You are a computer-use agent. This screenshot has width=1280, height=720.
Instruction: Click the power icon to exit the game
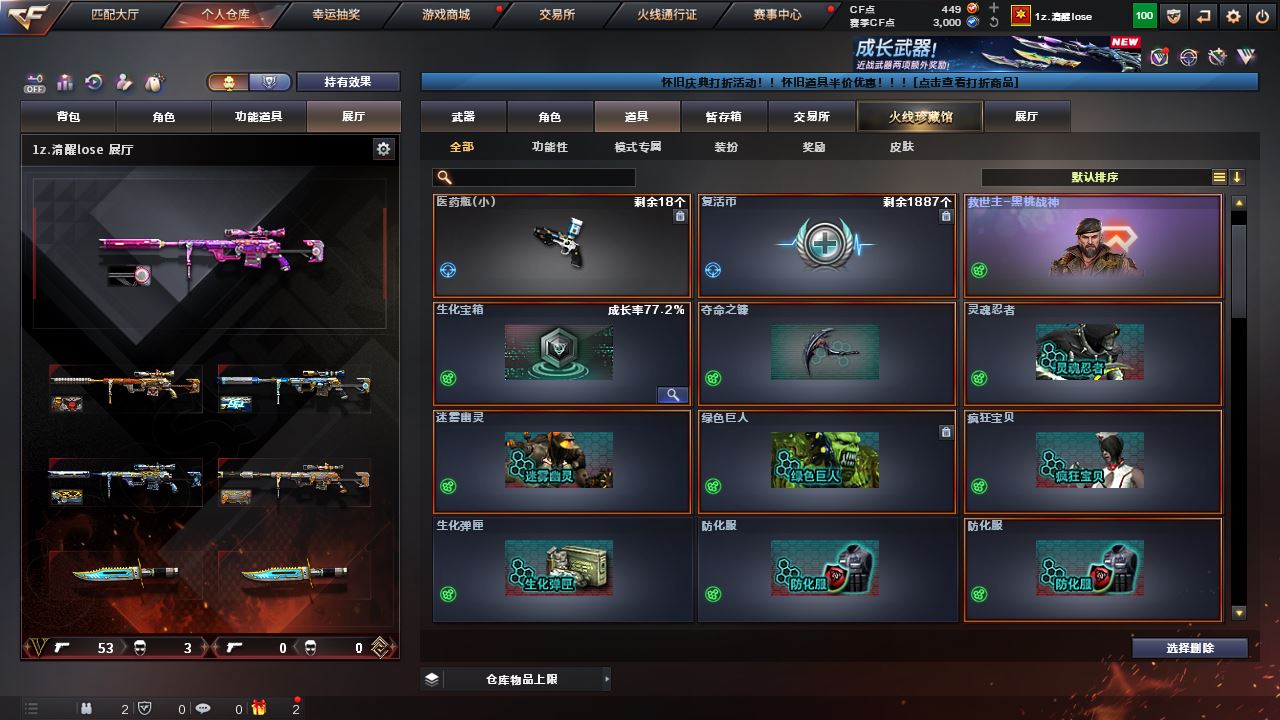coord(1261,16)
